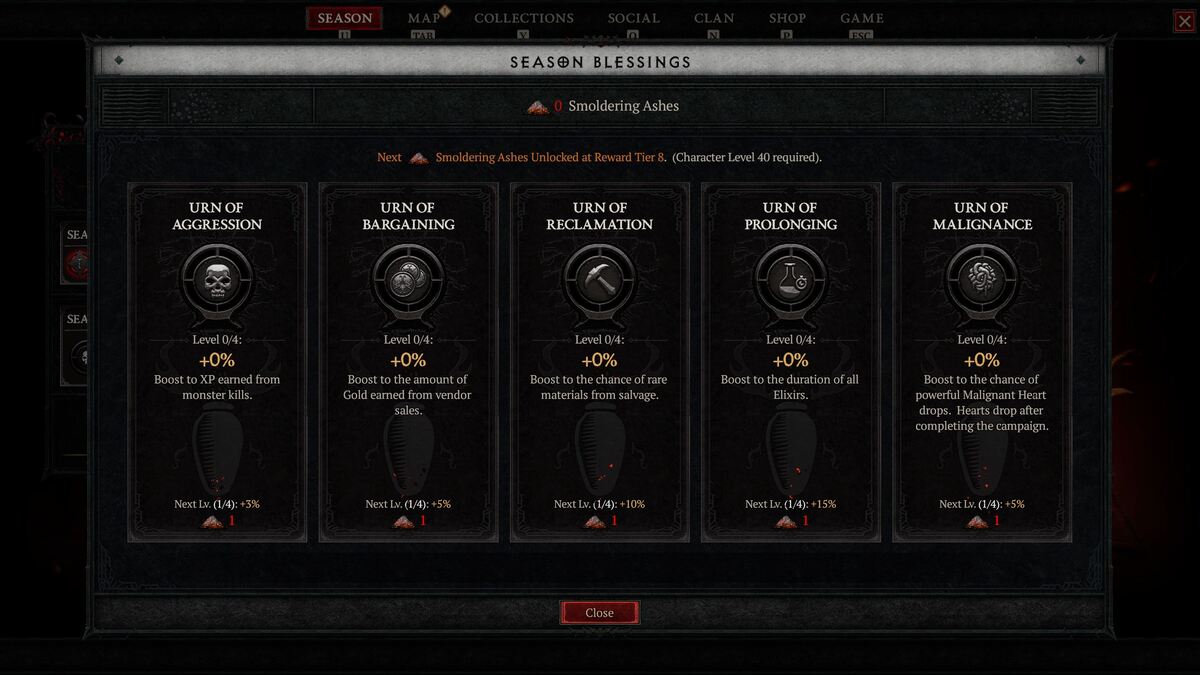Select the Urn of Aggression skull icon

coord(217,279)
